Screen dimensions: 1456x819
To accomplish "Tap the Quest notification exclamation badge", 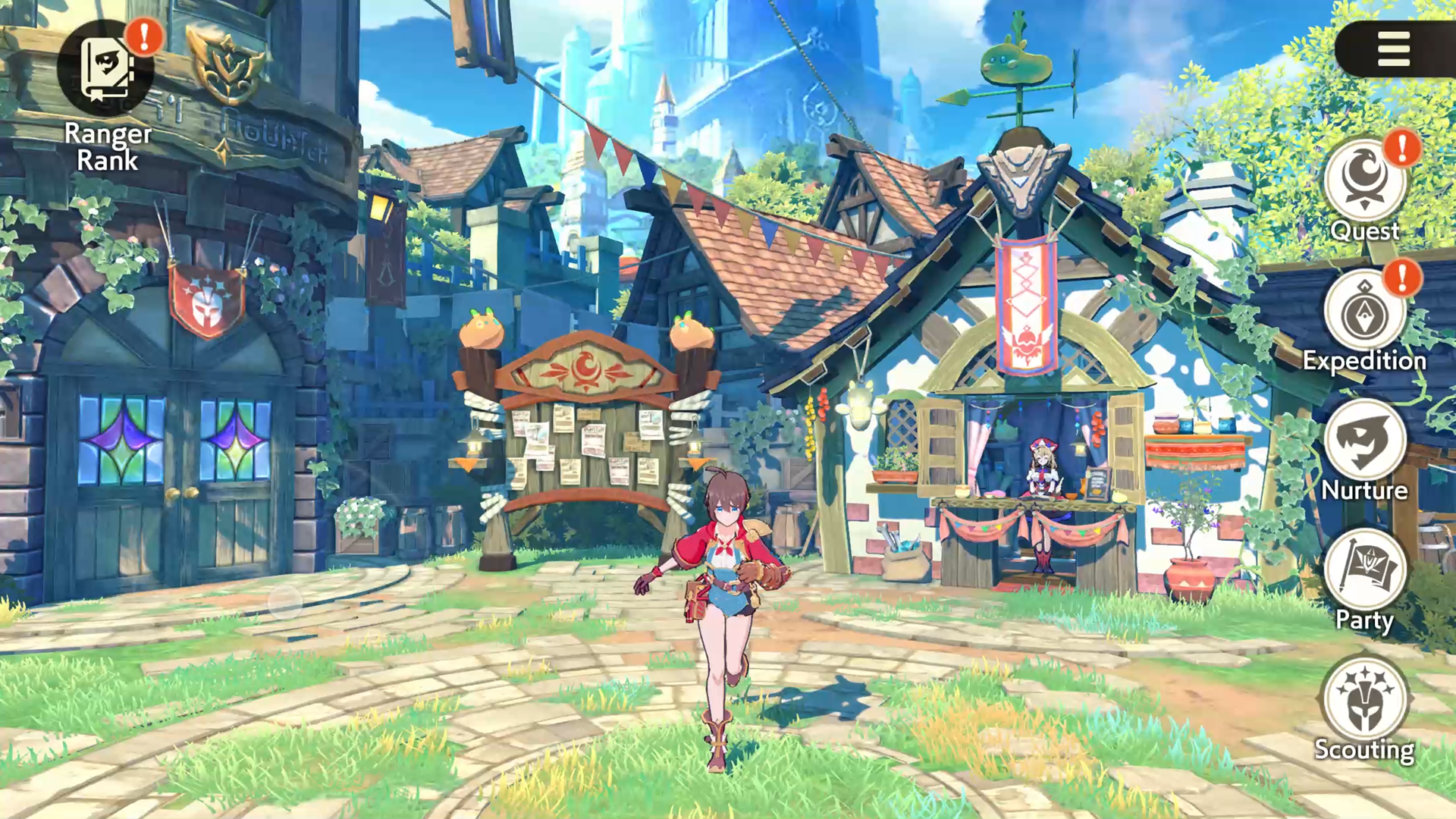I will pos(1404,150).
